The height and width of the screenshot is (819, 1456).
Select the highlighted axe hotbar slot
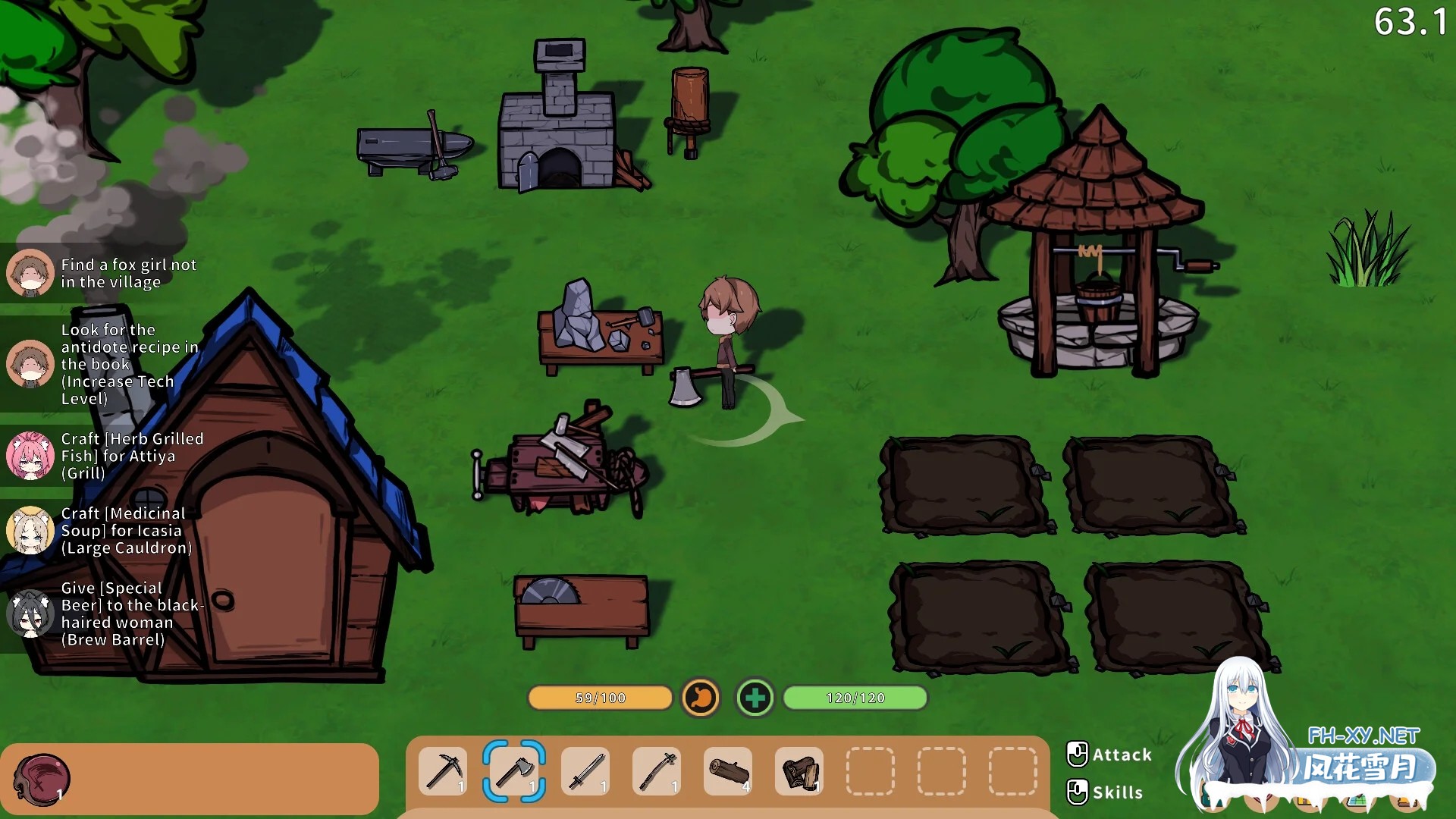[514, 771]
